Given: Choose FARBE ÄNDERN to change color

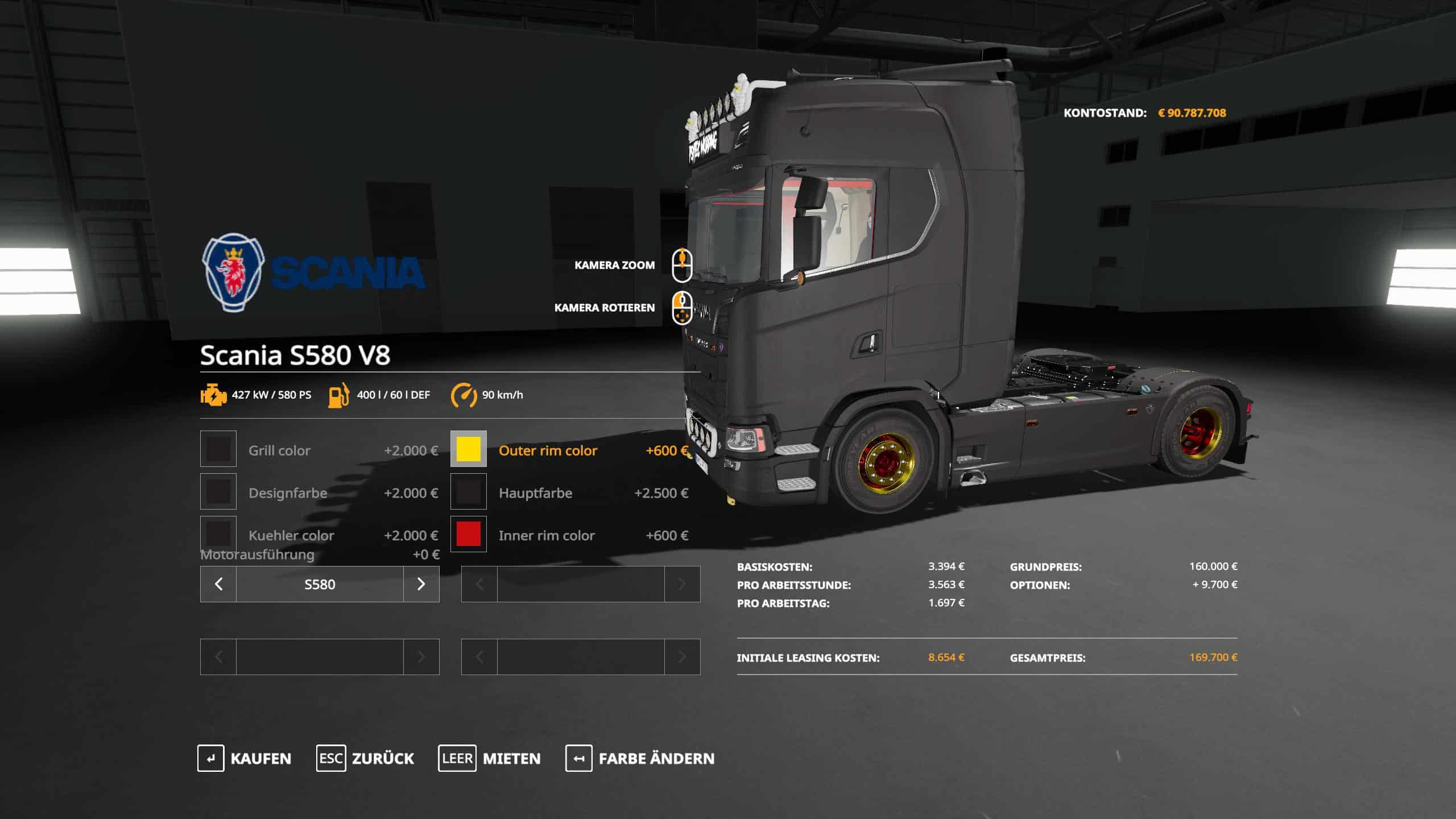Looking at the screenshot, I should [x=640, y=758].
